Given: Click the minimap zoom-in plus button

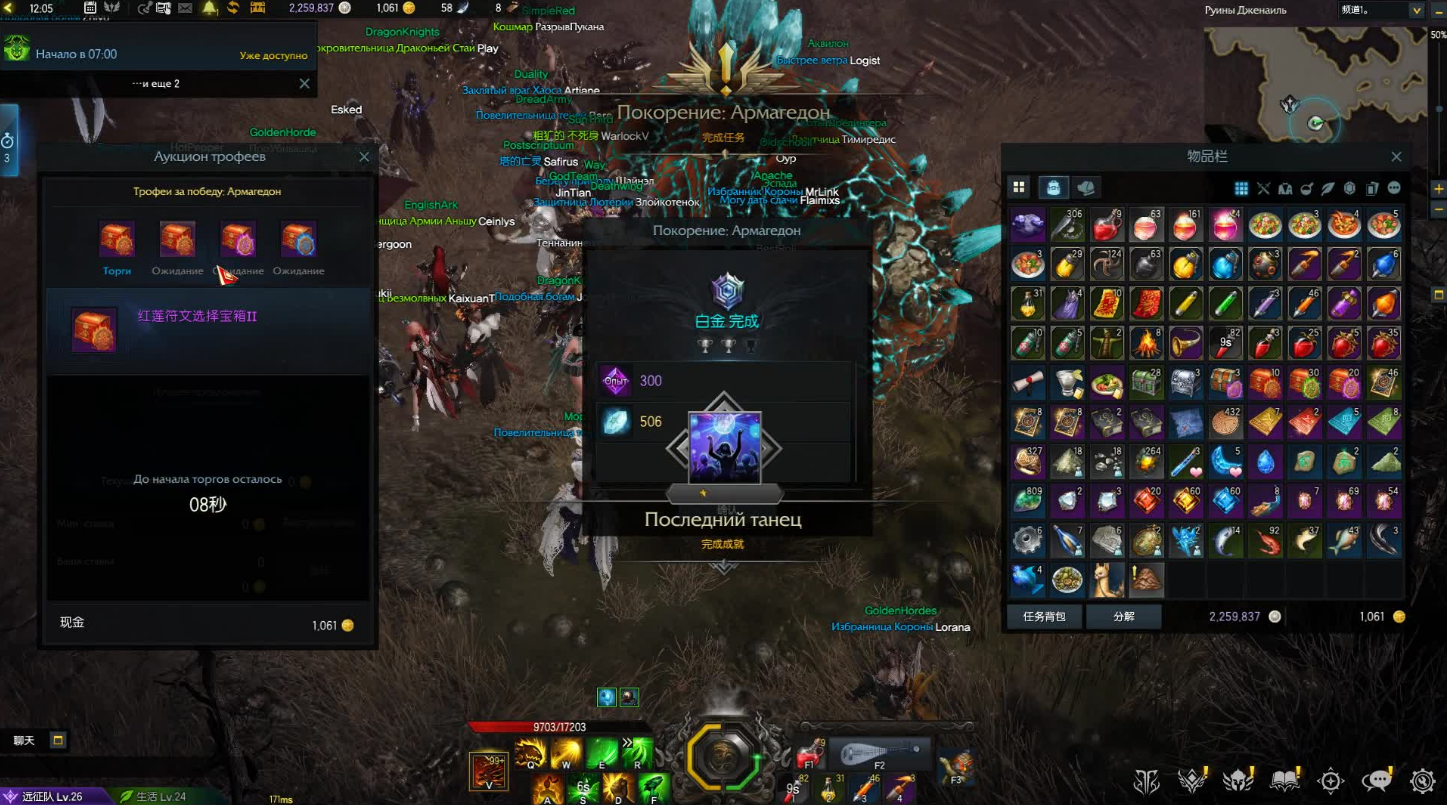Looking at the screenshot, I should [1438, 188].
